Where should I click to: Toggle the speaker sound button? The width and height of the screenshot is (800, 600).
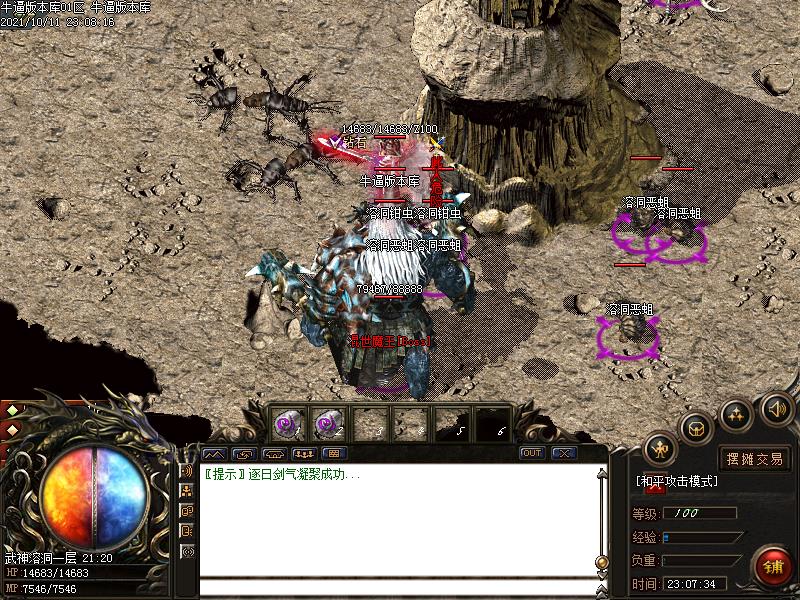coord(777,408)
